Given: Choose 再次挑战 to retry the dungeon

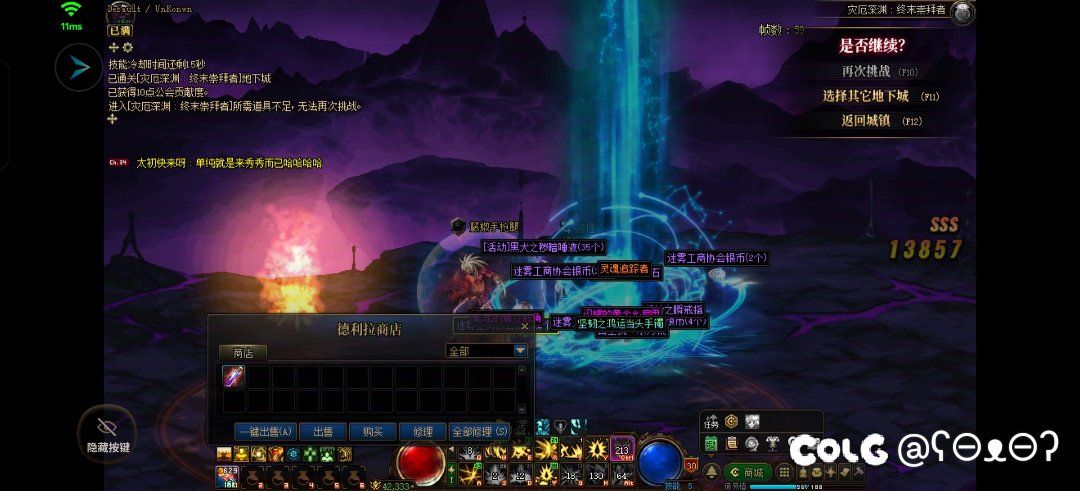Looking at the screenshot, I should pyautogui.click(x=864, y=71).
